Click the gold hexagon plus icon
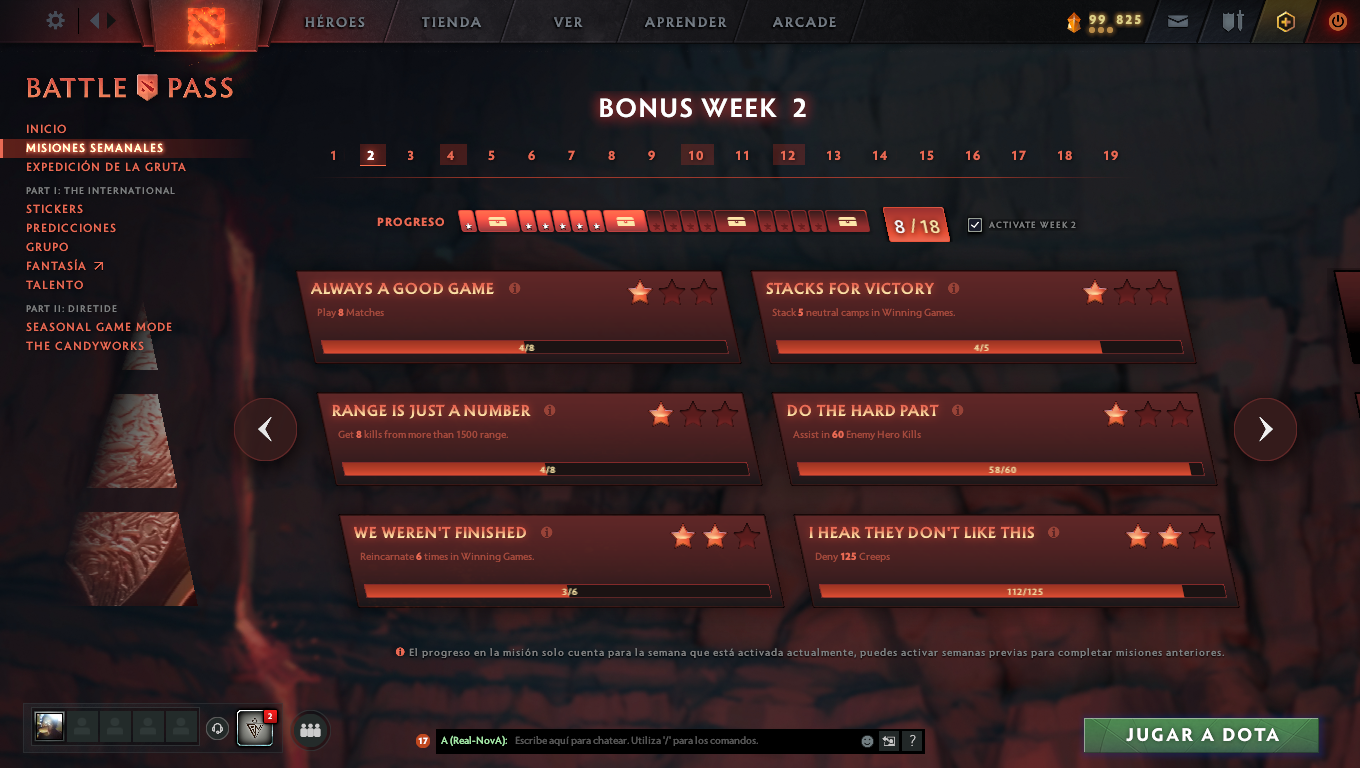1360x768 pixels. [x=1286, y=19]
